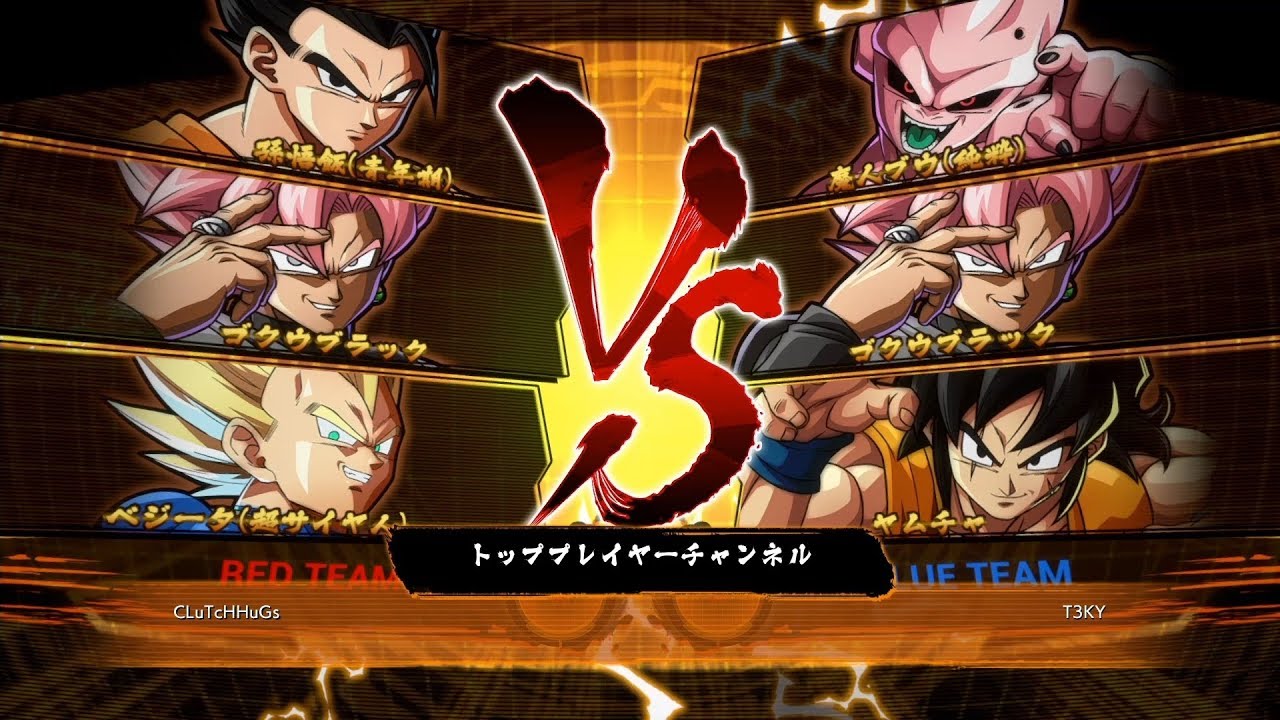Click the ベジータ(超サイヤ人) name plate
This screenshot has width=1280, height=720.
[x=250, y=518]
